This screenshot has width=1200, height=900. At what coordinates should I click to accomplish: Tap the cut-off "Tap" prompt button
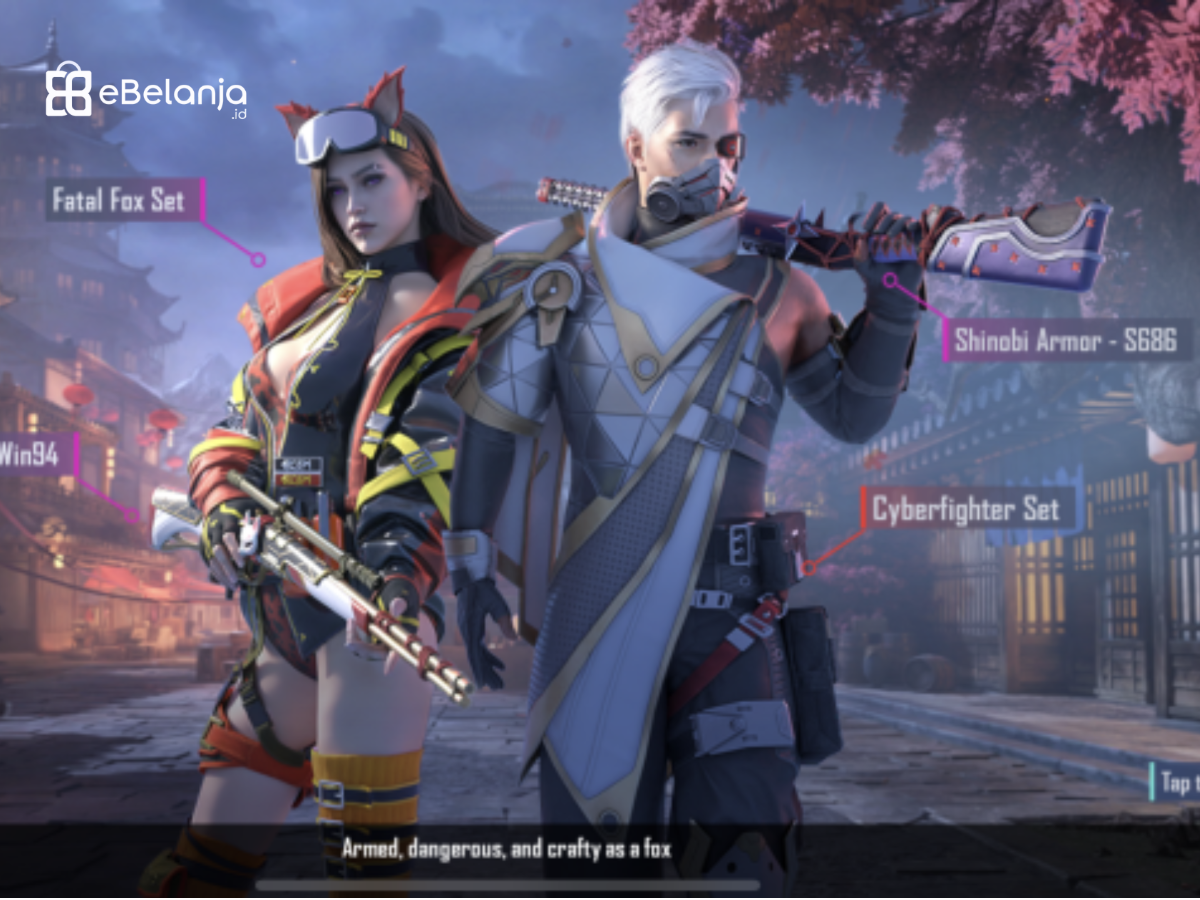point(1176,781)
